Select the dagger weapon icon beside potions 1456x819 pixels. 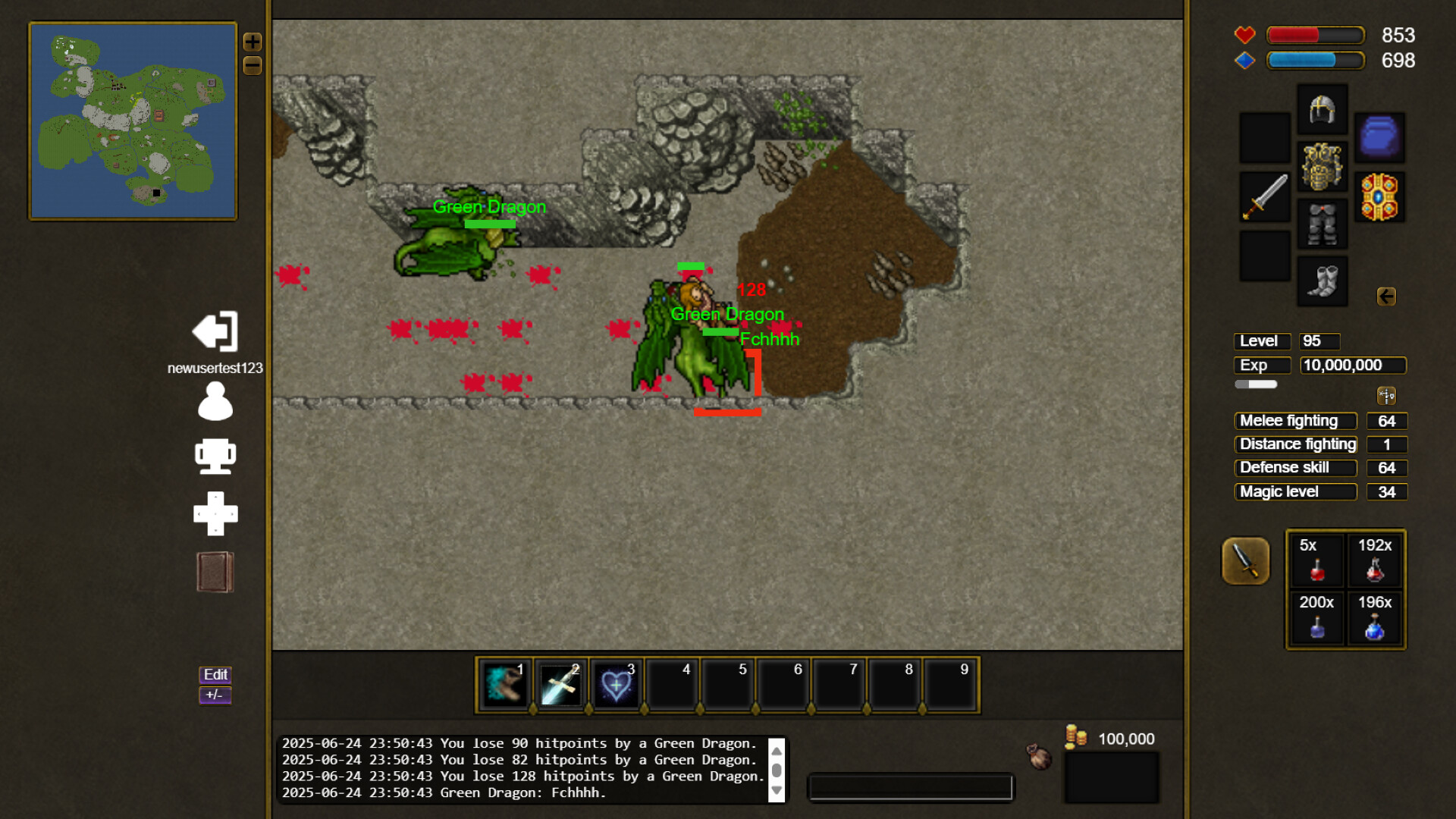point(1246,561)
